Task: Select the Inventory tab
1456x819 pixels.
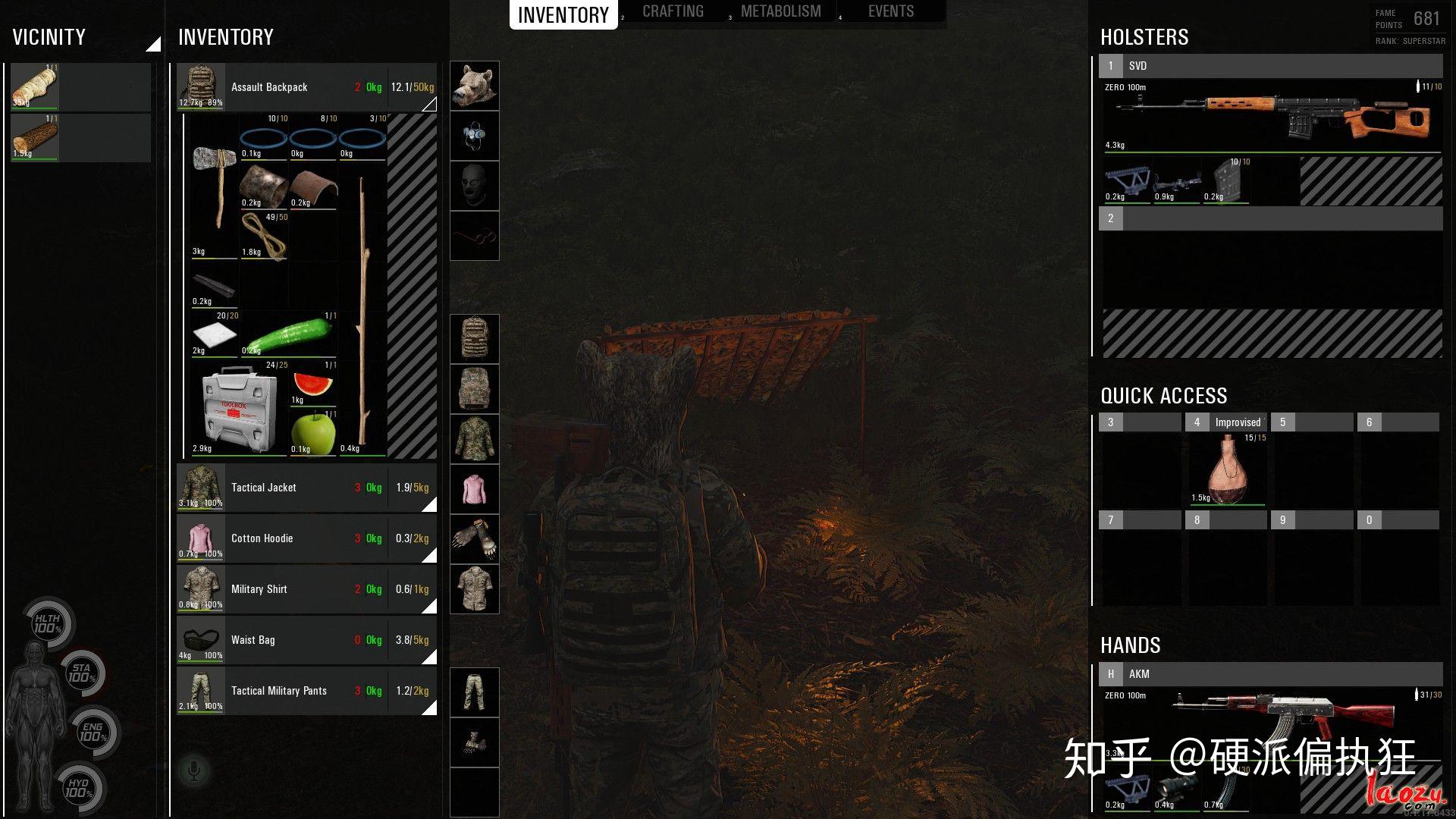Action: 563,15
